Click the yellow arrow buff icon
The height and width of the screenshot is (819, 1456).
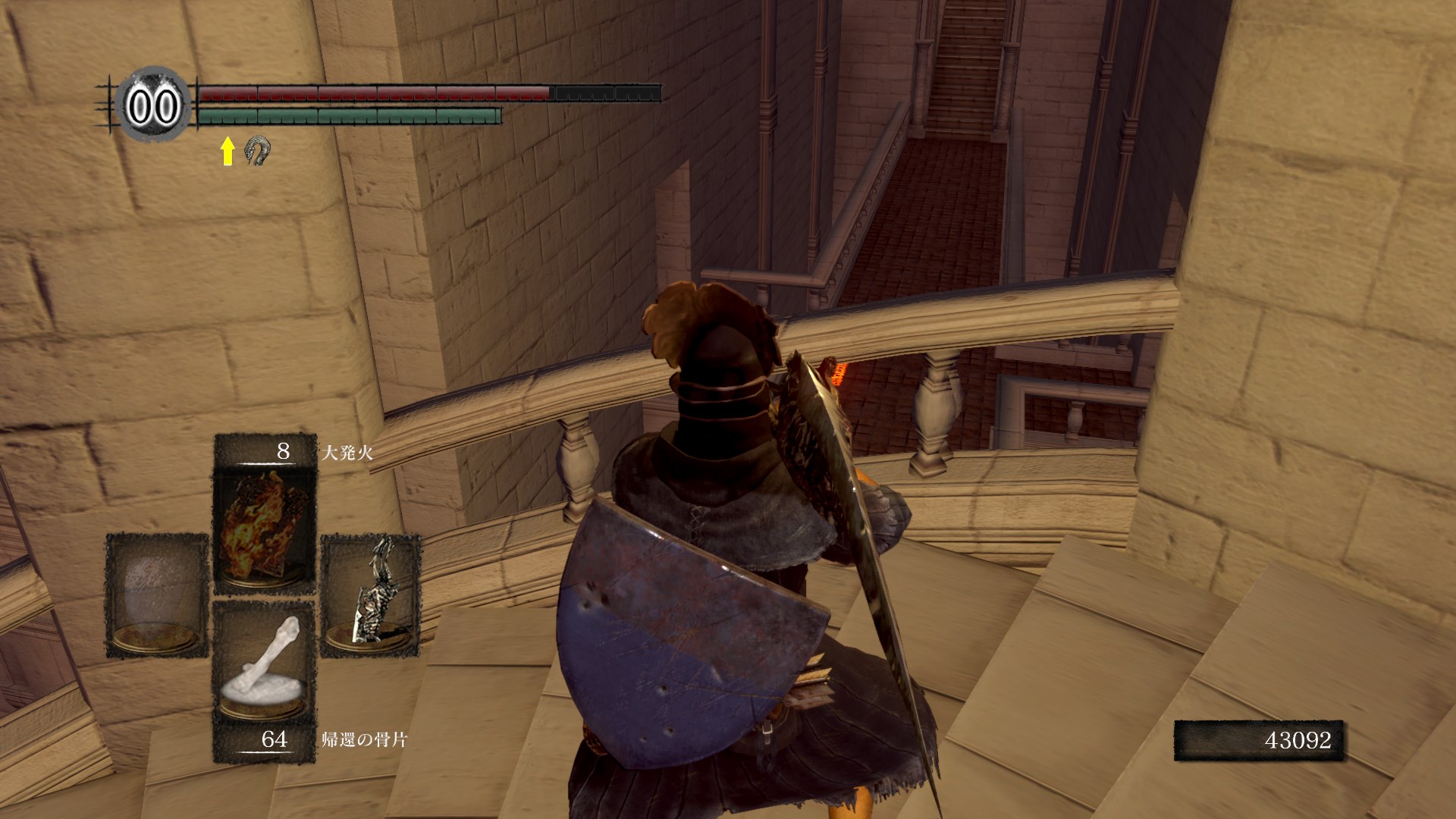pyautogui.click(x=227, y=151)
